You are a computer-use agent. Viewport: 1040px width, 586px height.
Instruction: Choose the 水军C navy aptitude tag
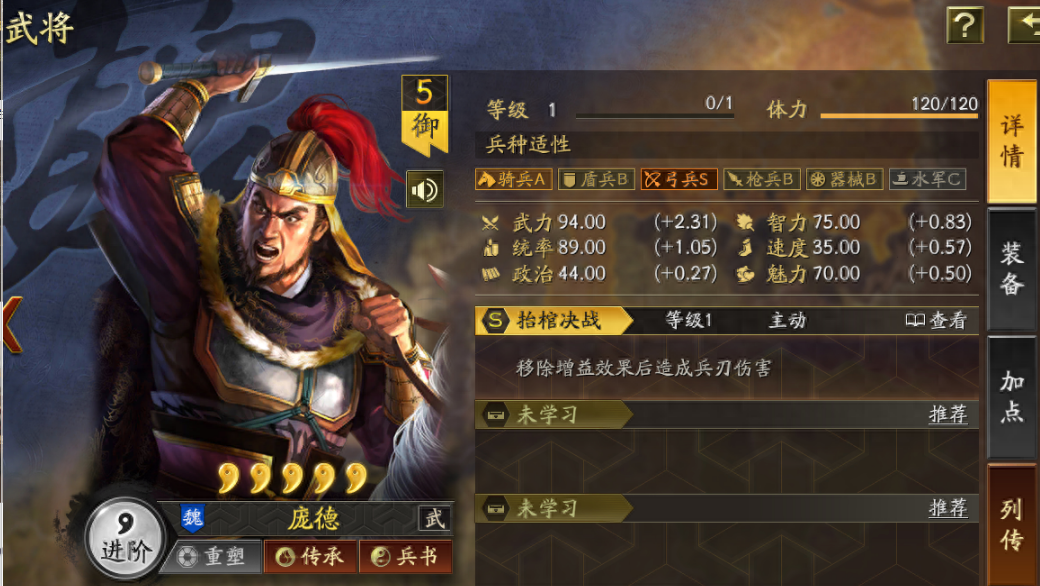click(928, 179)
